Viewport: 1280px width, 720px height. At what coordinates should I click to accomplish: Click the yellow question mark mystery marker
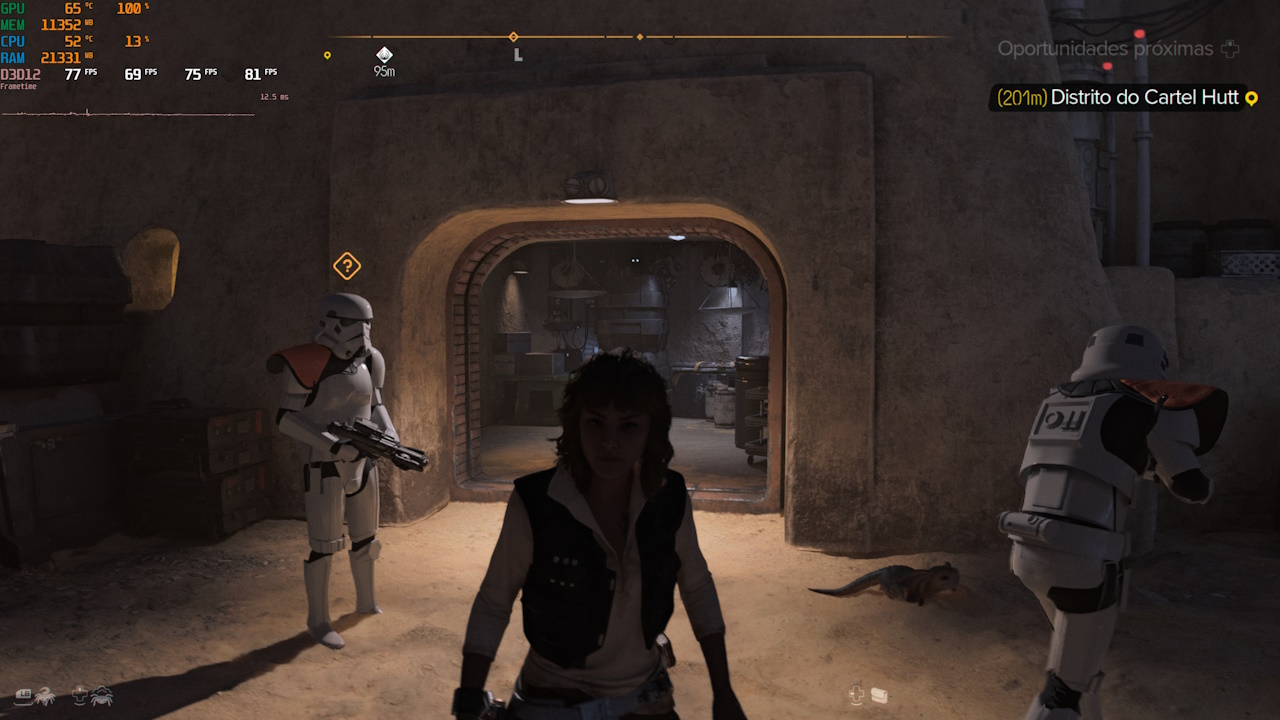pos(345,266)
